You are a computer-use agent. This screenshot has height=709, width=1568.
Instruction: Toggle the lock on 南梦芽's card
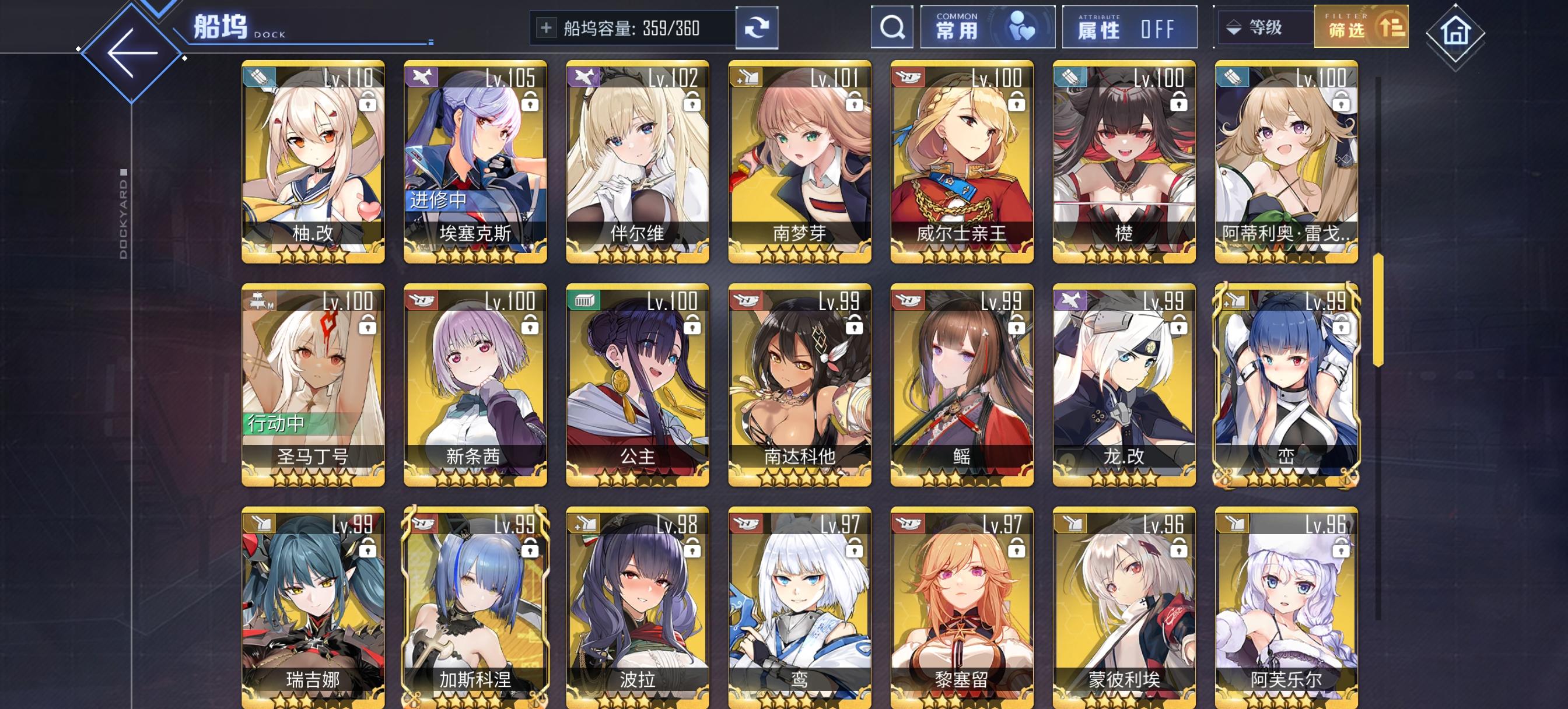tap(854, 101)
